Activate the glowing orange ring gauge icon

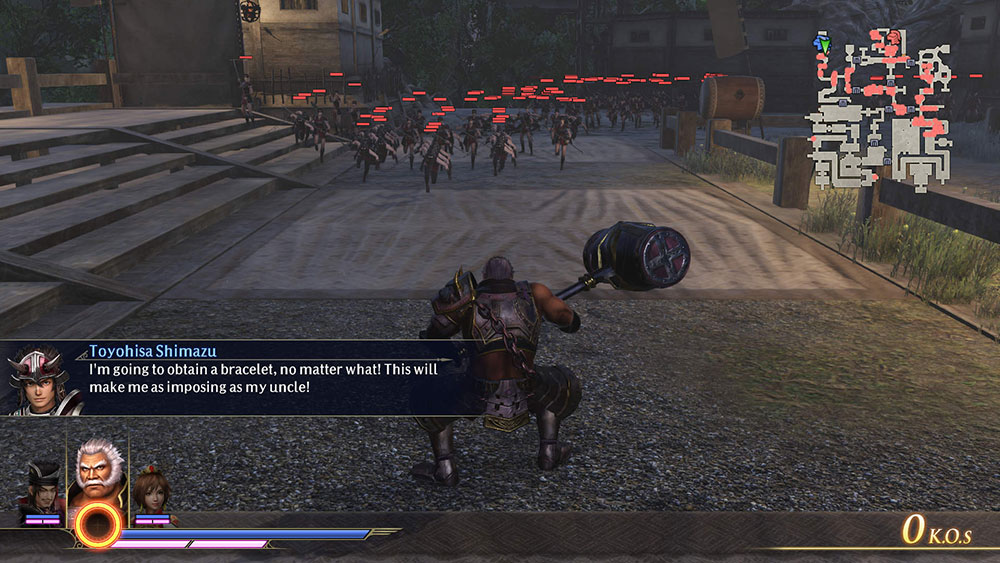coord(97,525)
